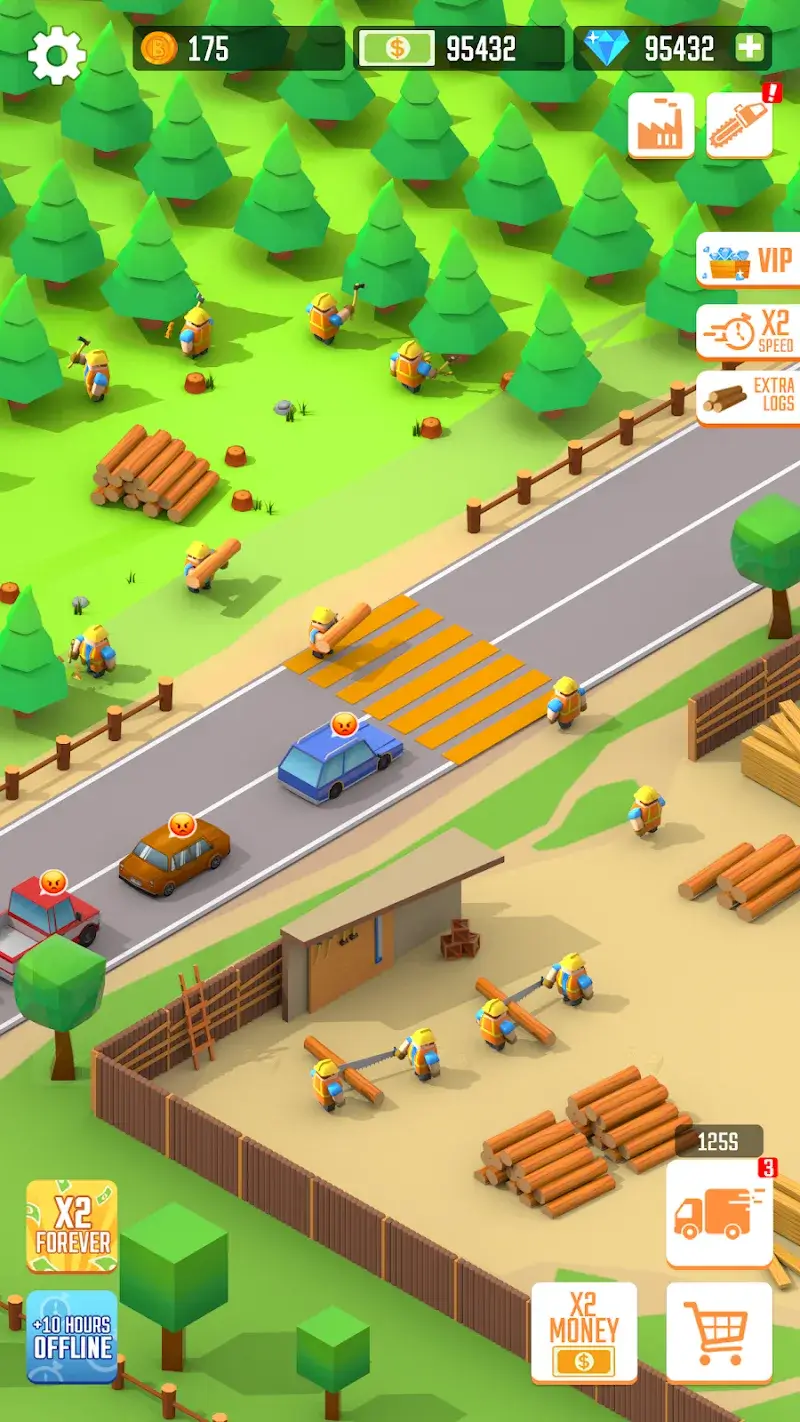Claim the Extra Logs bonus
The image size is (800, 1422).
tap(748, 398)
